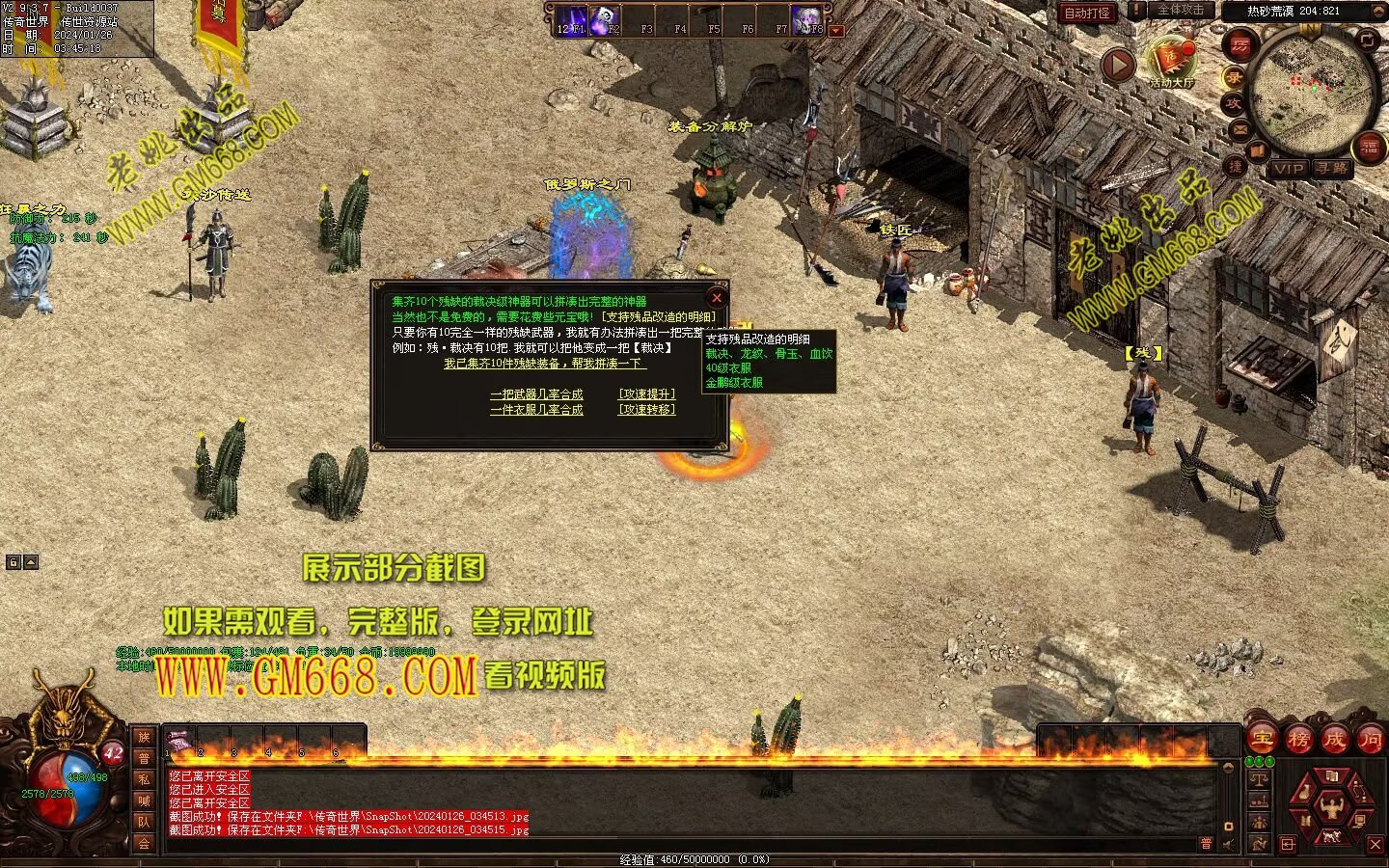Viewport: 1389px width, 868px height.
Task: Show the 榜 rankings panel
Action: [x=1298, y=740]
